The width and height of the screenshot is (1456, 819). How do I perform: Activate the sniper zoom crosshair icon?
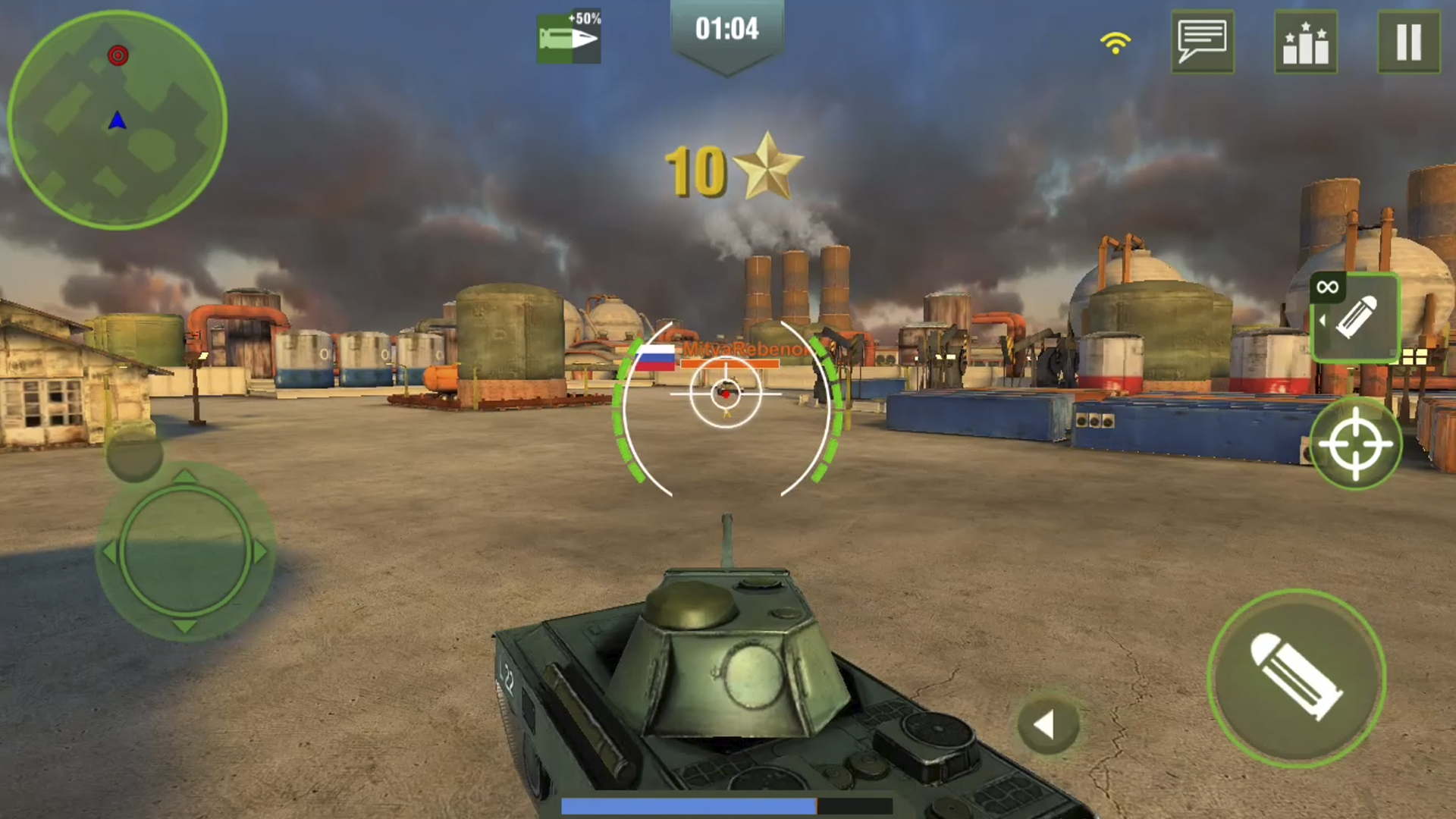click(x=1356, y=444)
